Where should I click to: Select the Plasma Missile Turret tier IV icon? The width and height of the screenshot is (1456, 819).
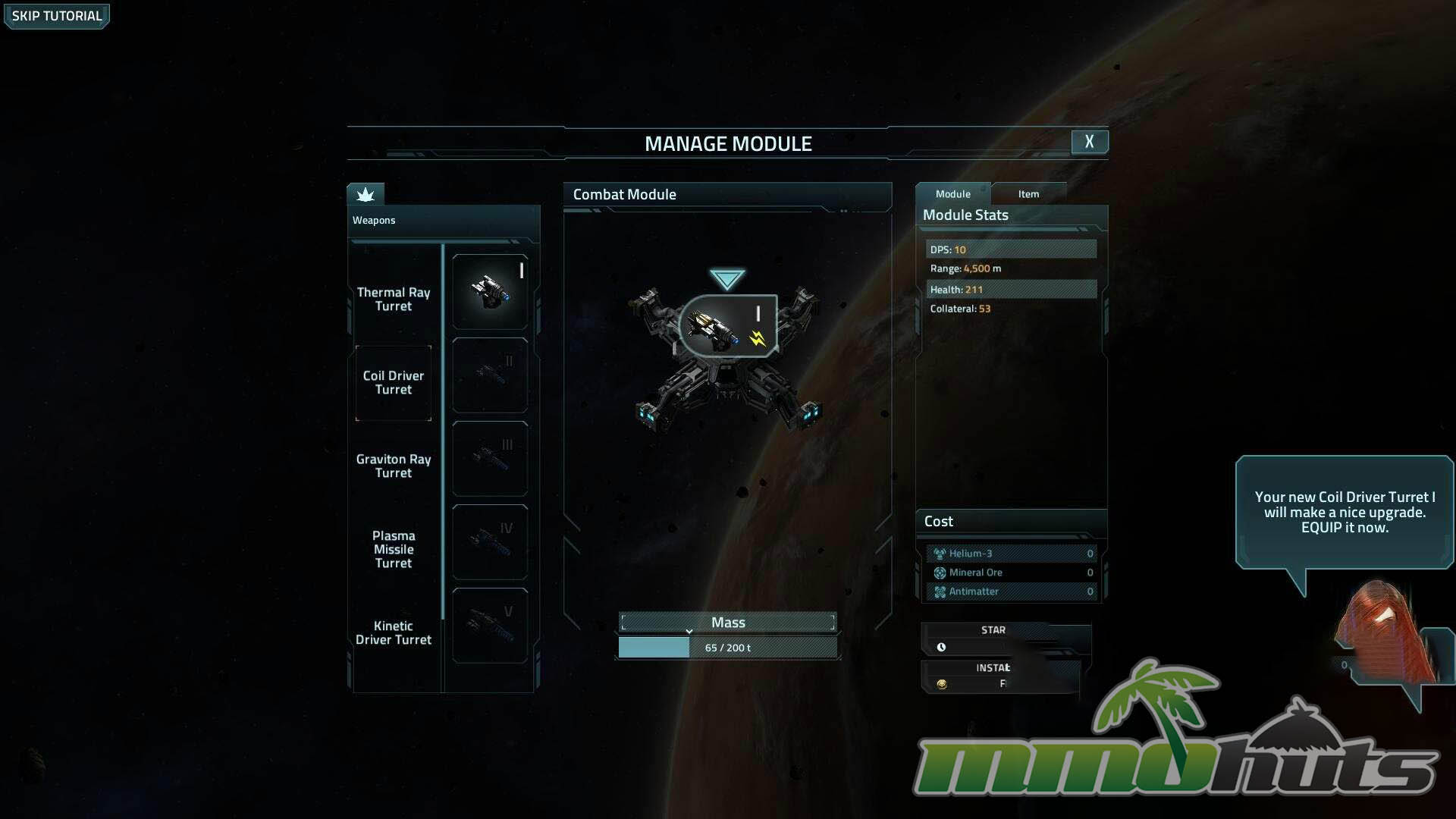point(490,542)
